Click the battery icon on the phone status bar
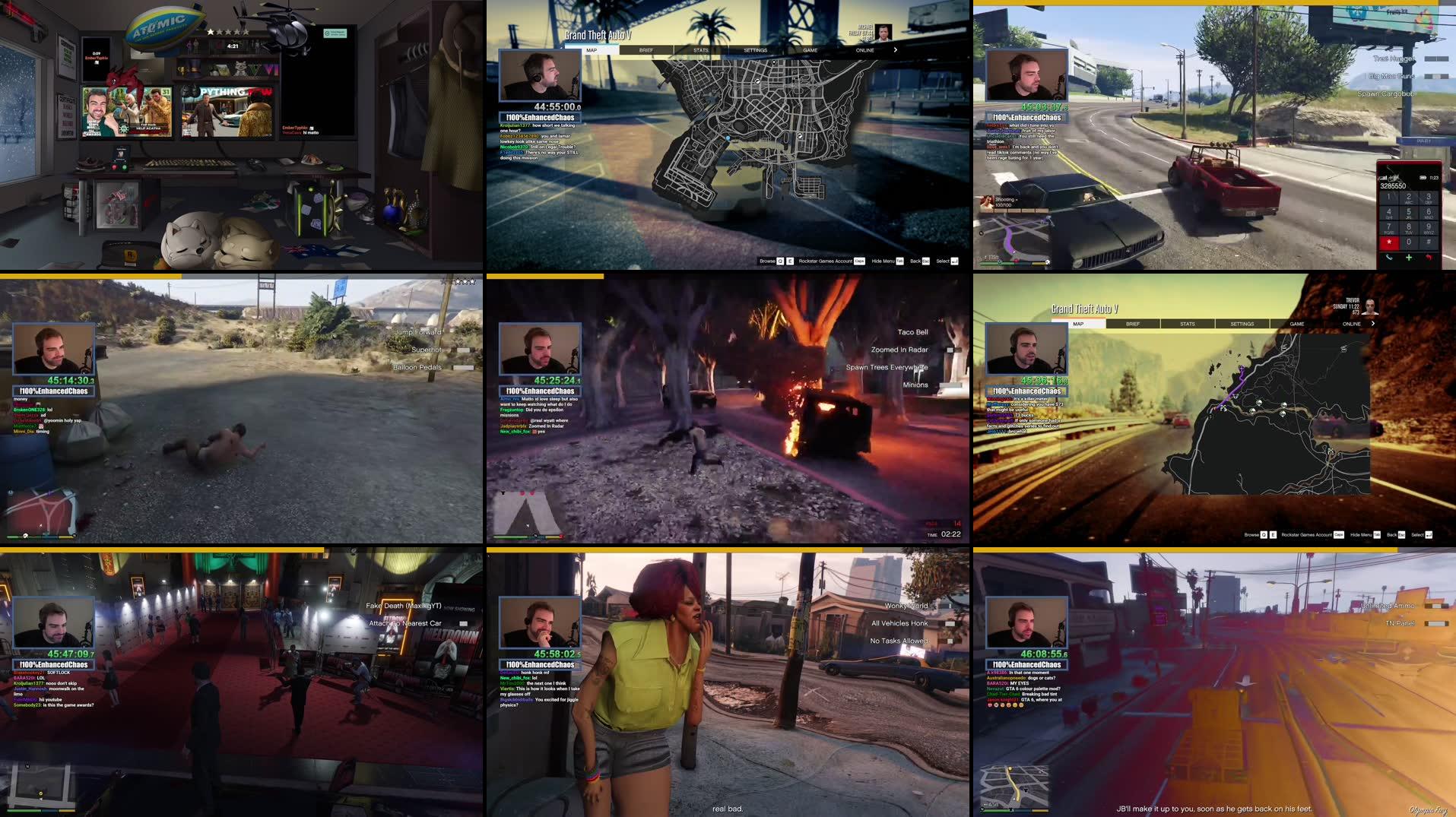The height and width of the screenshot is (817, 1456). click(x=1423, y=177)
